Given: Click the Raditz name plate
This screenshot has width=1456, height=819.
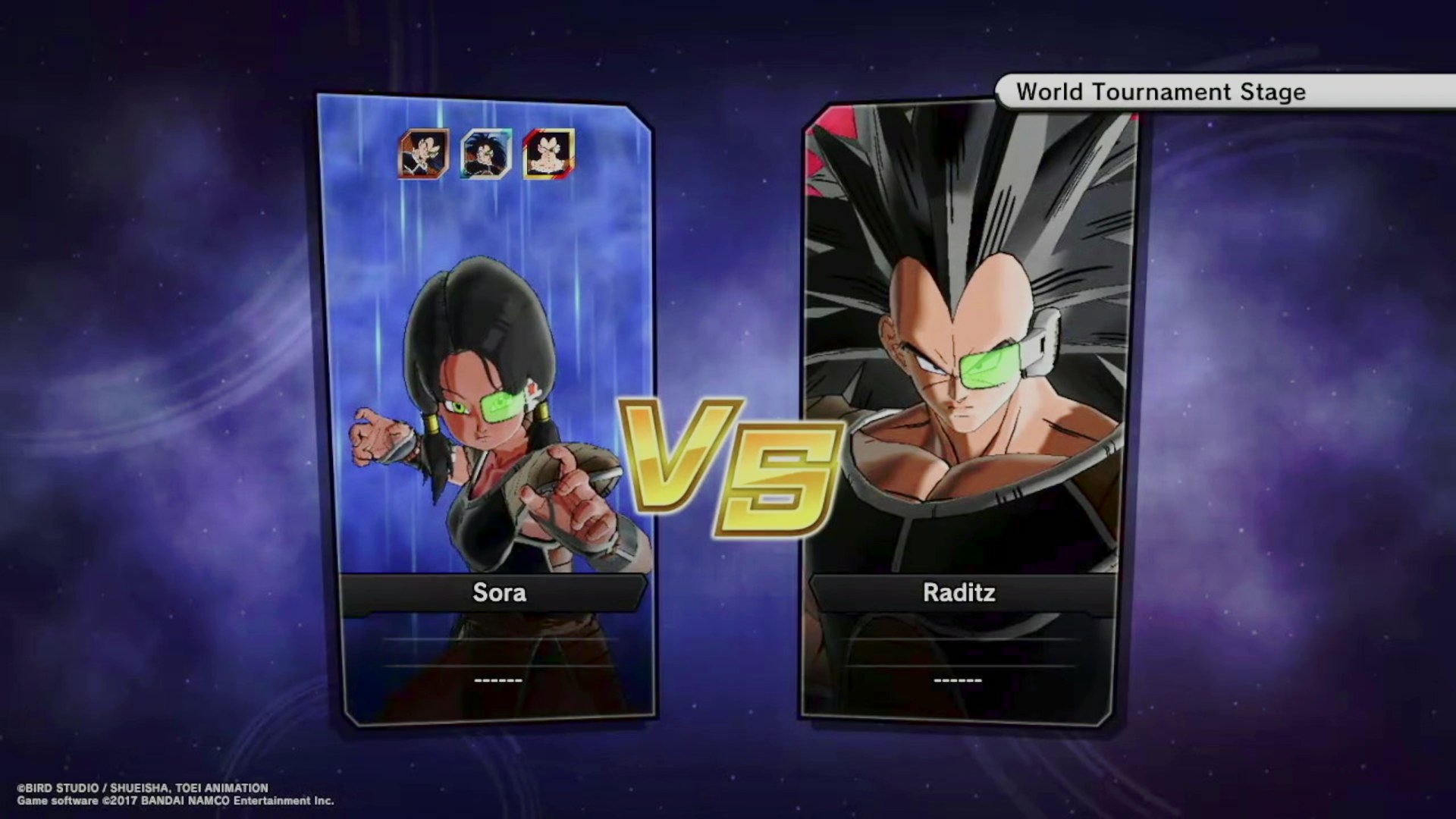Looking at the screenshot, I should 959,592.
